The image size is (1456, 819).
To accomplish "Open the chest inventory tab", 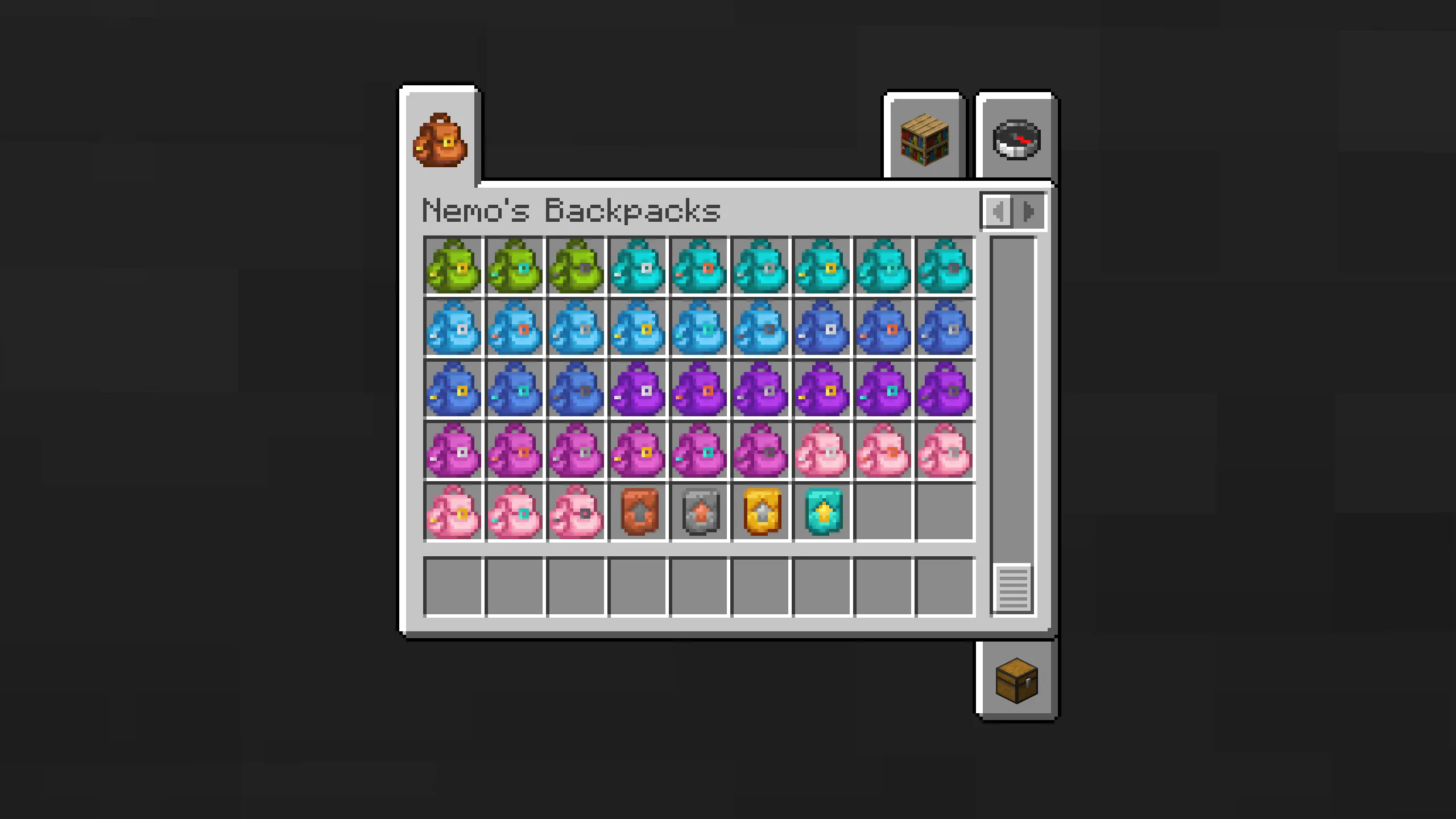I will (x=1016, y=680).
